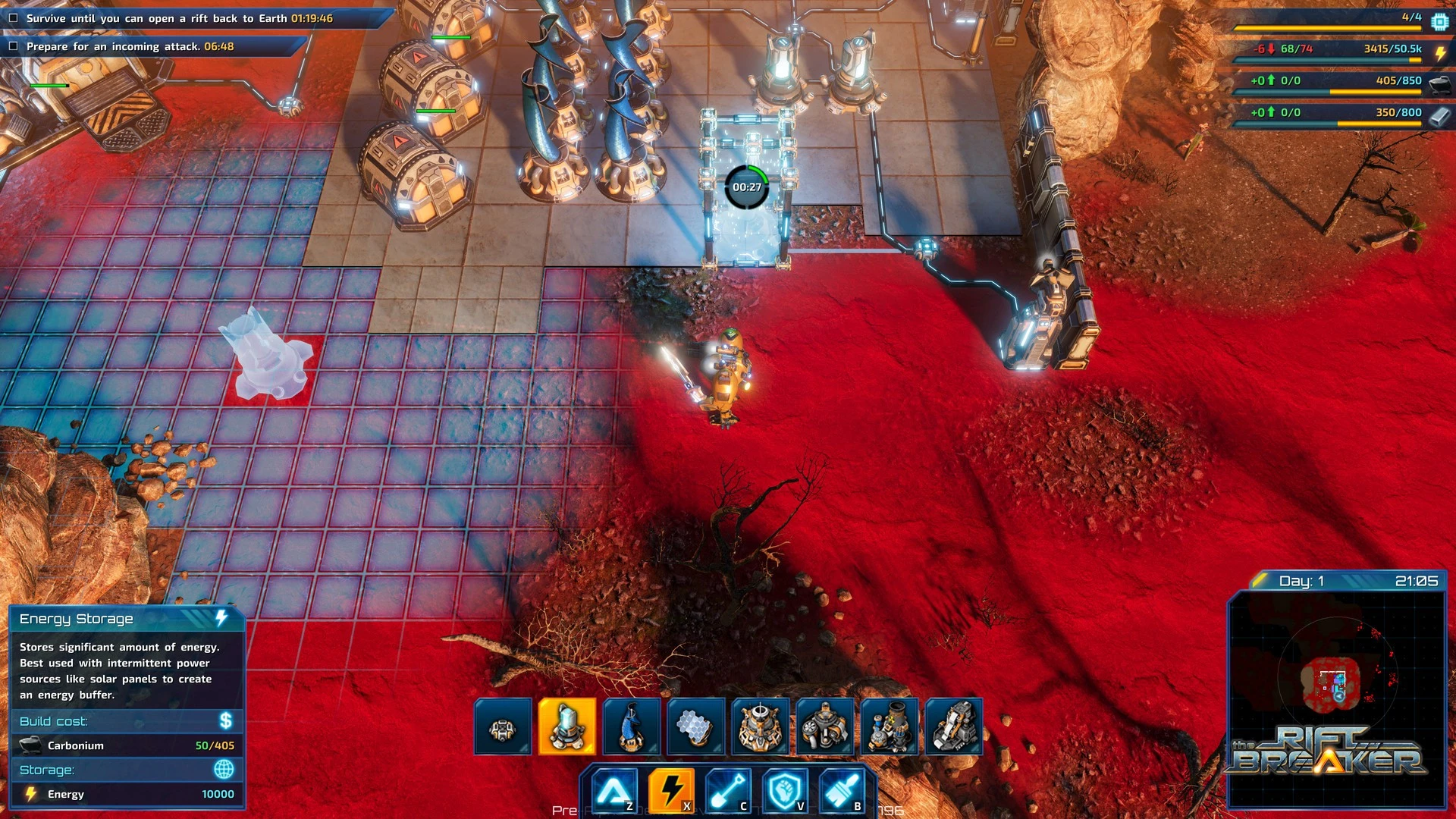Viewport: 1456px width, 819px height.
Task: Select the solar panel building icon
Action: [695, 727]
